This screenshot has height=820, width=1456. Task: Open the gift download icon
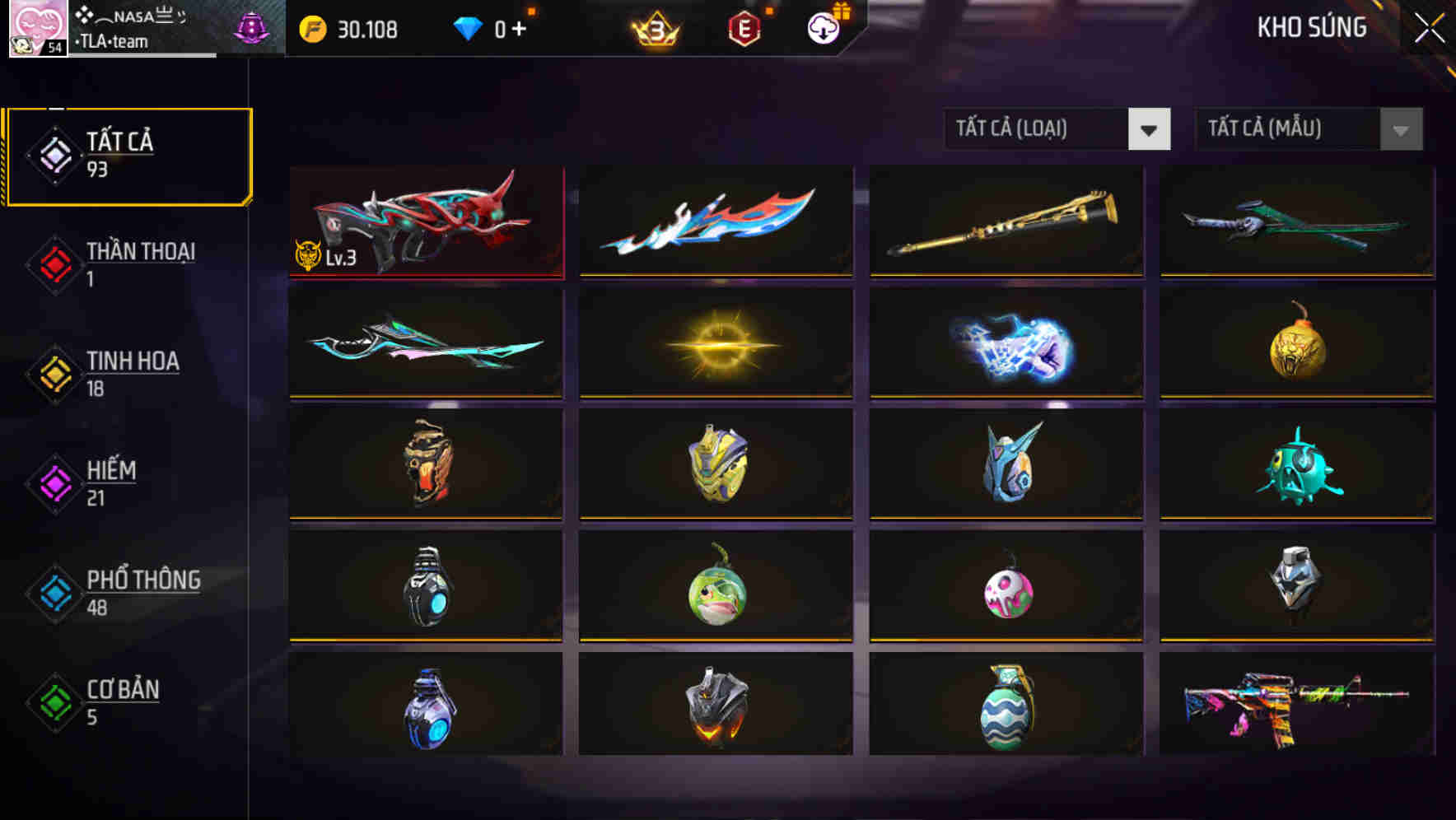coord(821,29)
